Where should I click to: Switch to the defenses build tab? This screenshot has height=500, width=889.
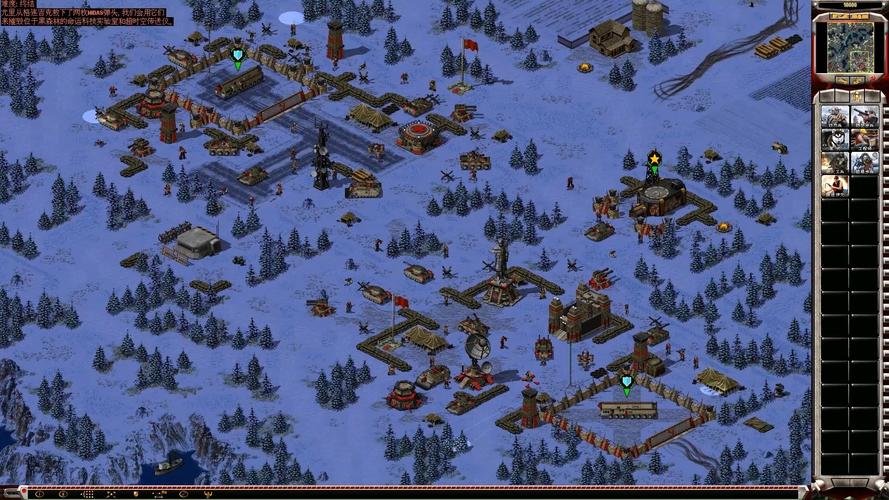point(841,97)
